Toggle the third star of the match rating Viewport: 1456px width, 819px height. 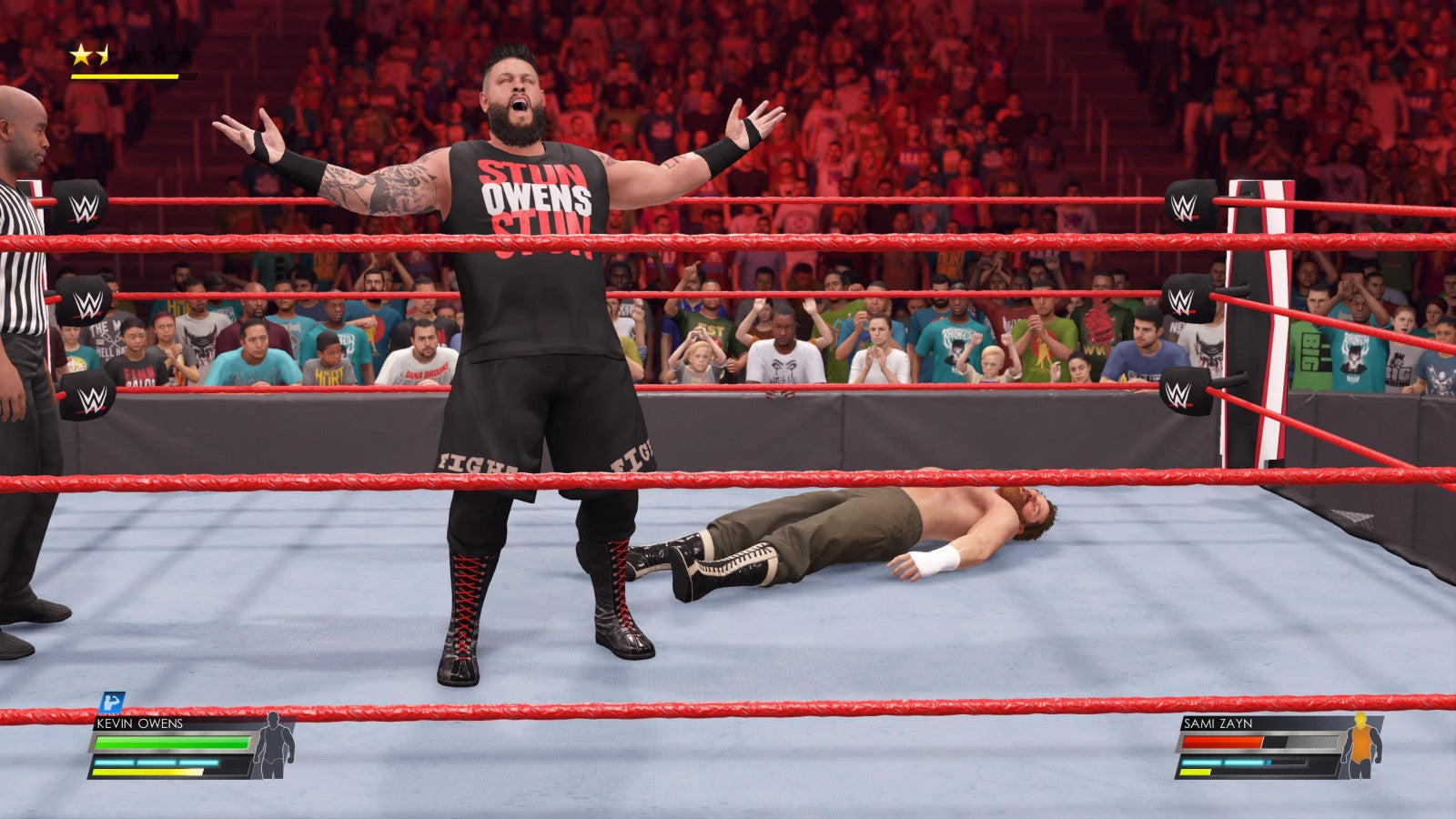click(x=135, y=53)
